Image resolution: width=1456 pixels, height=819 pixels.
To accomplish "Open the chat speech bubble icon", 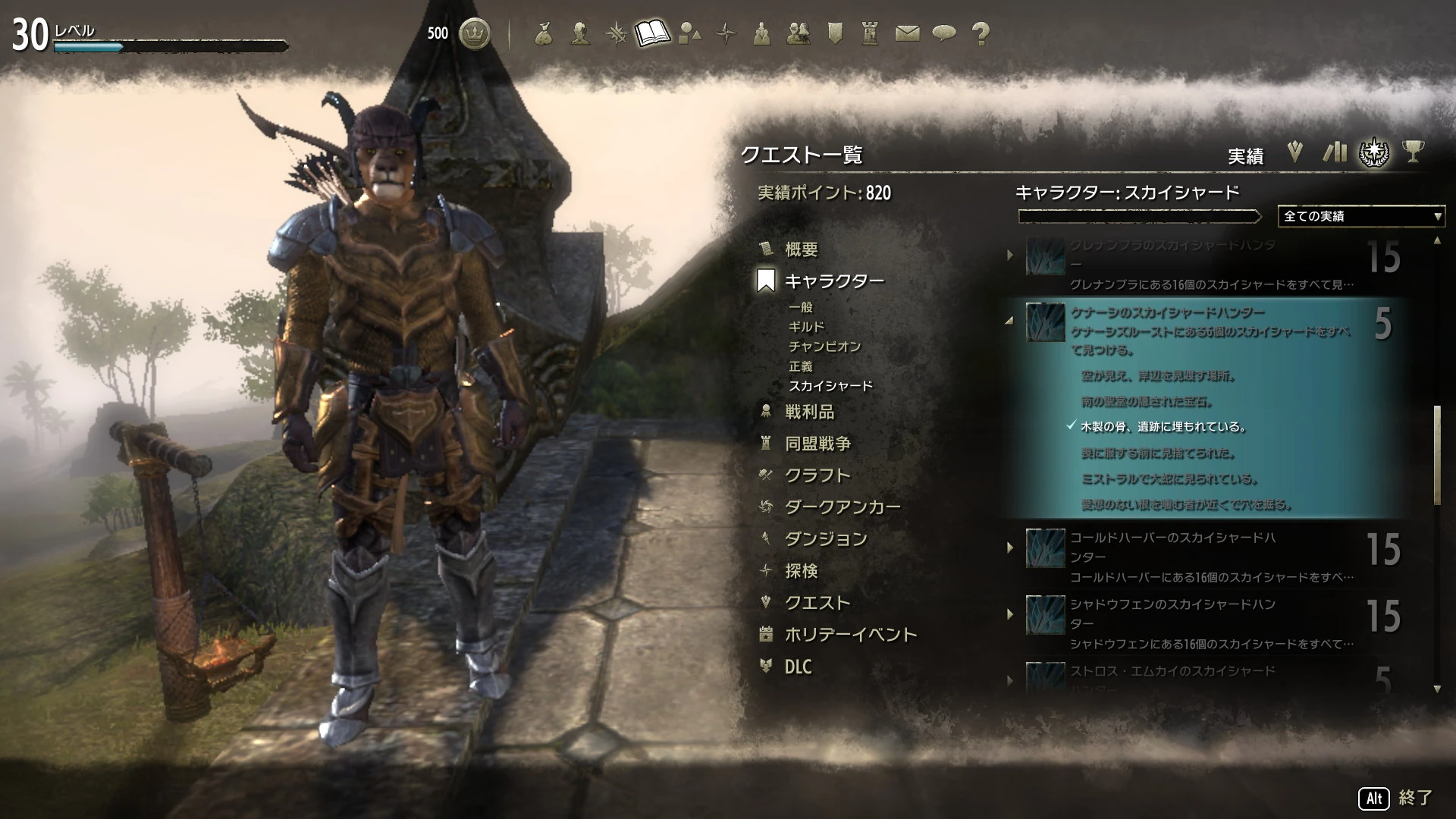I will click(943, 33).
